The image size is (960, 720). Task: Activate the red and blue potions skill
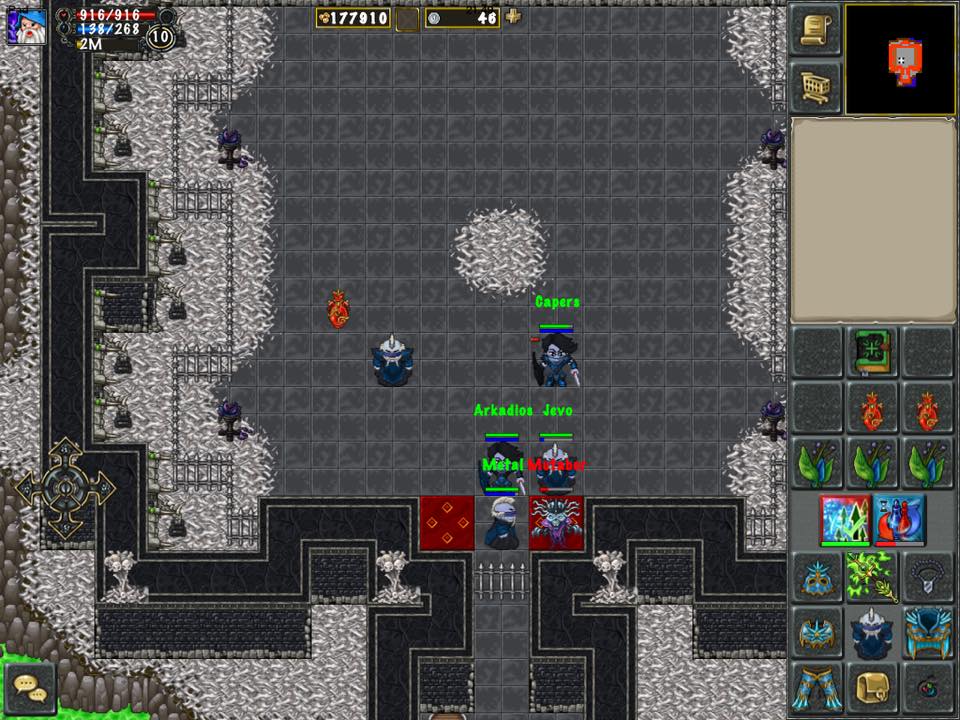click(x=899, y=520)
